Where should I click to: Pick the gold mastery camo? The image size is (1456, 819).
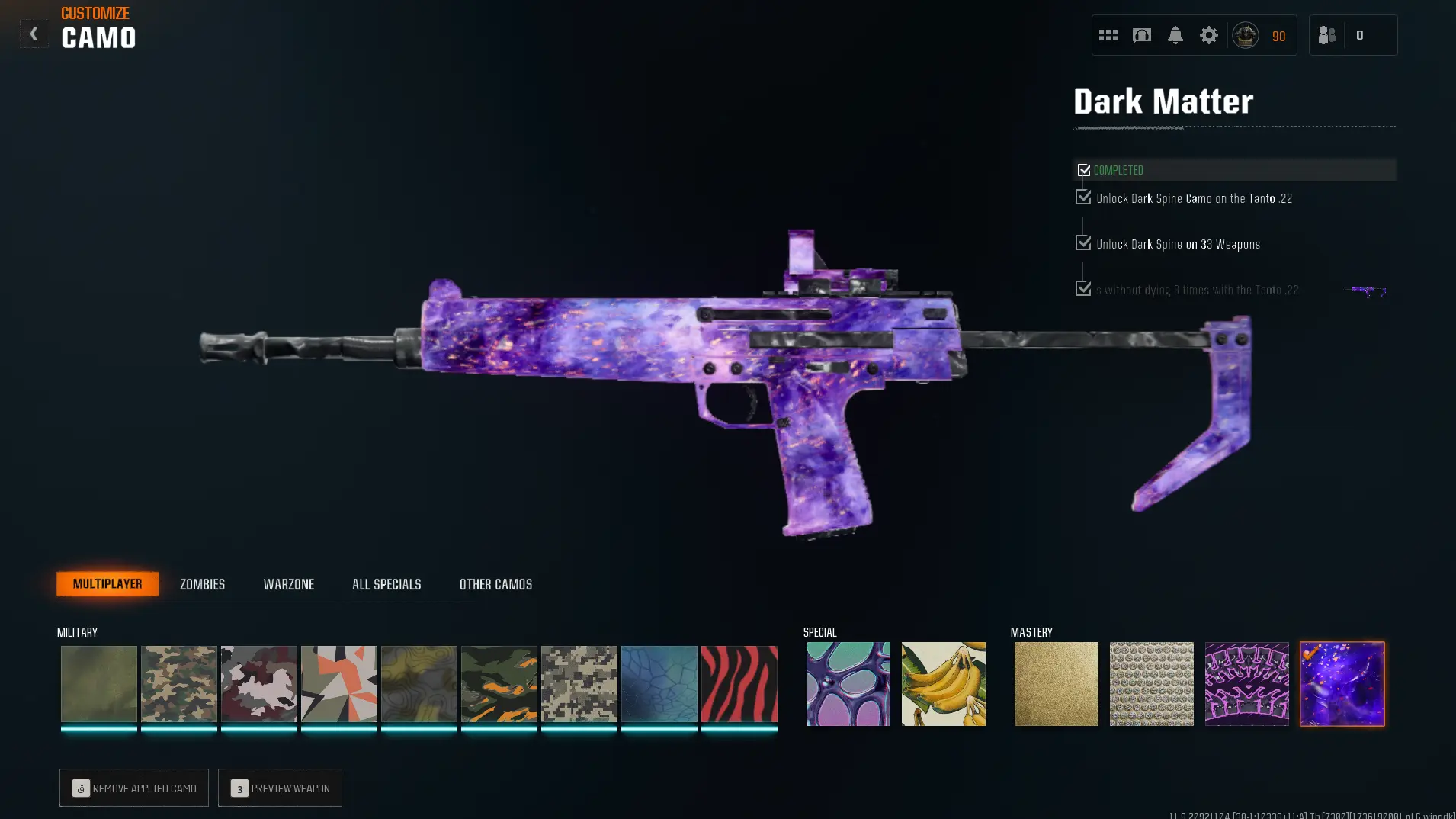click(x=1056, y=684)
